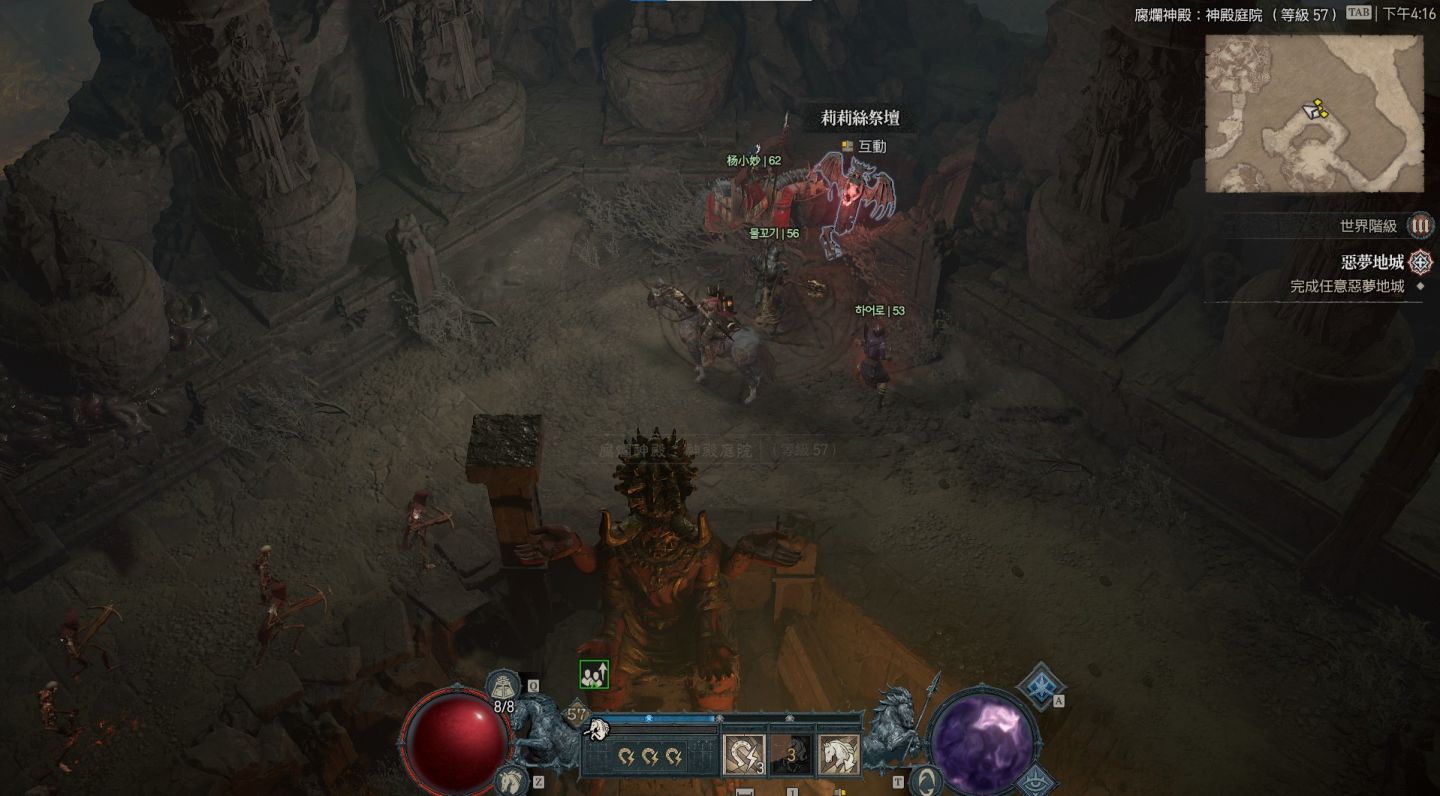The width and height of the screenshot is (1440, 796).
Task: Open the minimap in the top-right corner
Action: point(1313,113)
